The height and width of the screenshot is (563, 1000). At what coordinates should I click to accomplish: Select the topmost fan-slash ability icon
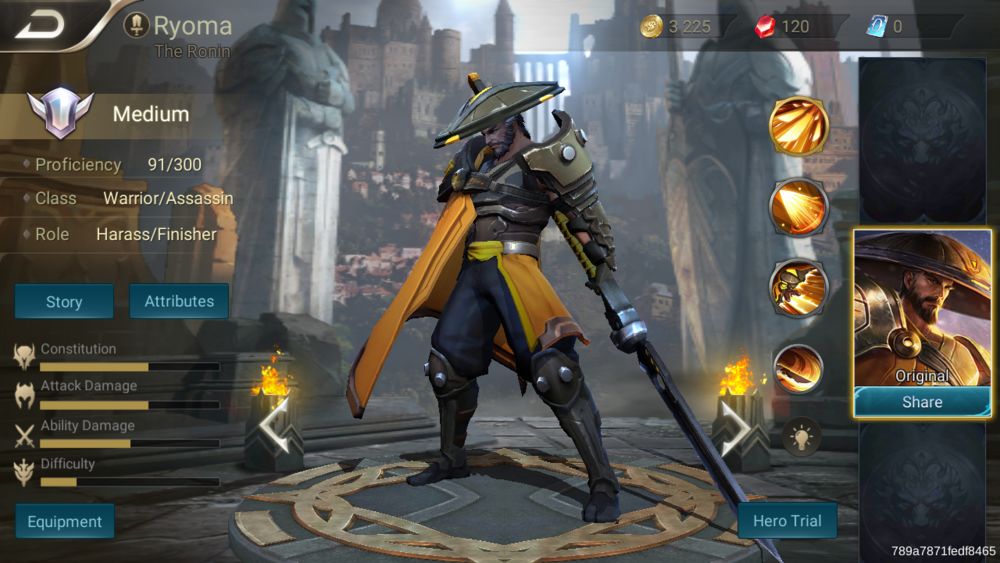point(798,125)
